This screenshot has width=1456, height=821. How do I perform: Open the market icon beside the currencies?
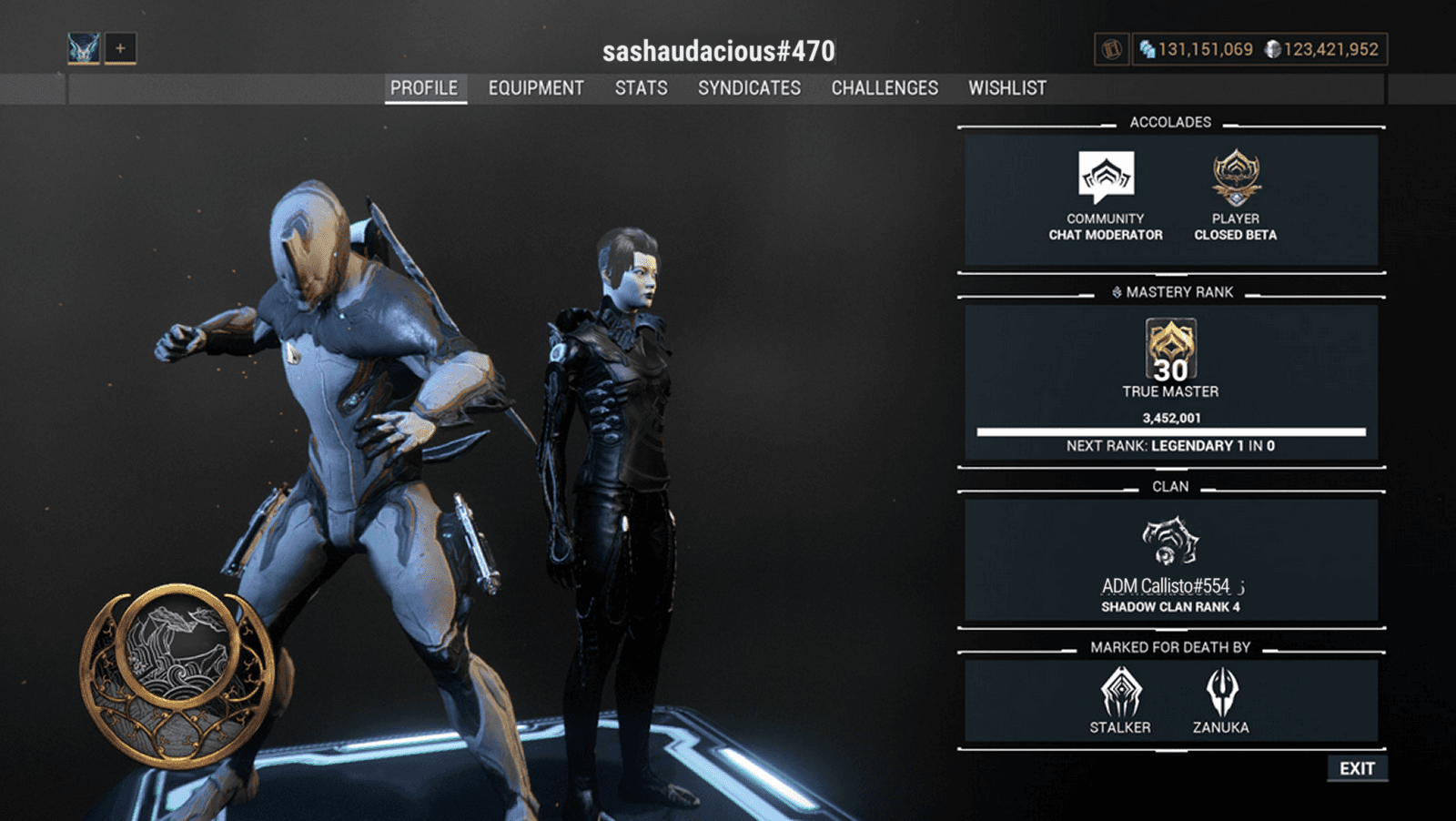[1111, 49]
